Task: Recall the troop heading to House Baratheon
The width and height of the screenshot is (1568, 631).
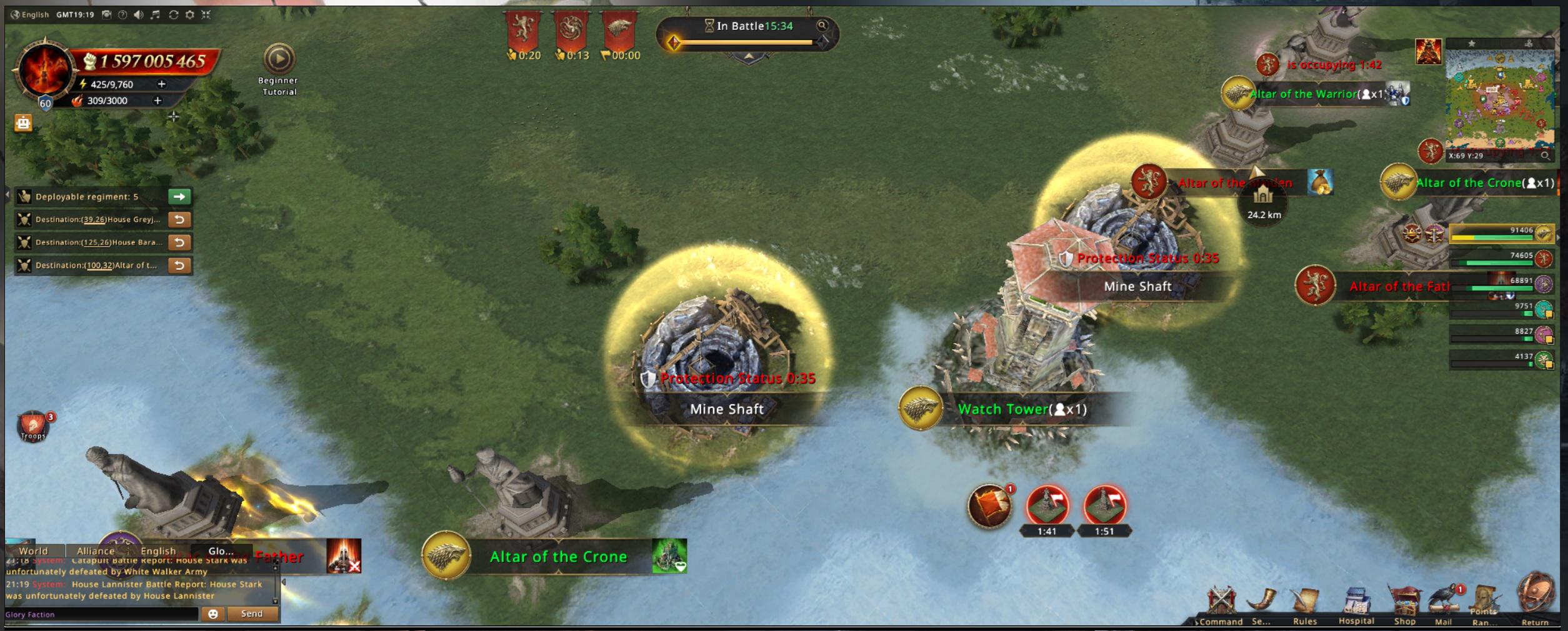Action: tap(179, 242)
